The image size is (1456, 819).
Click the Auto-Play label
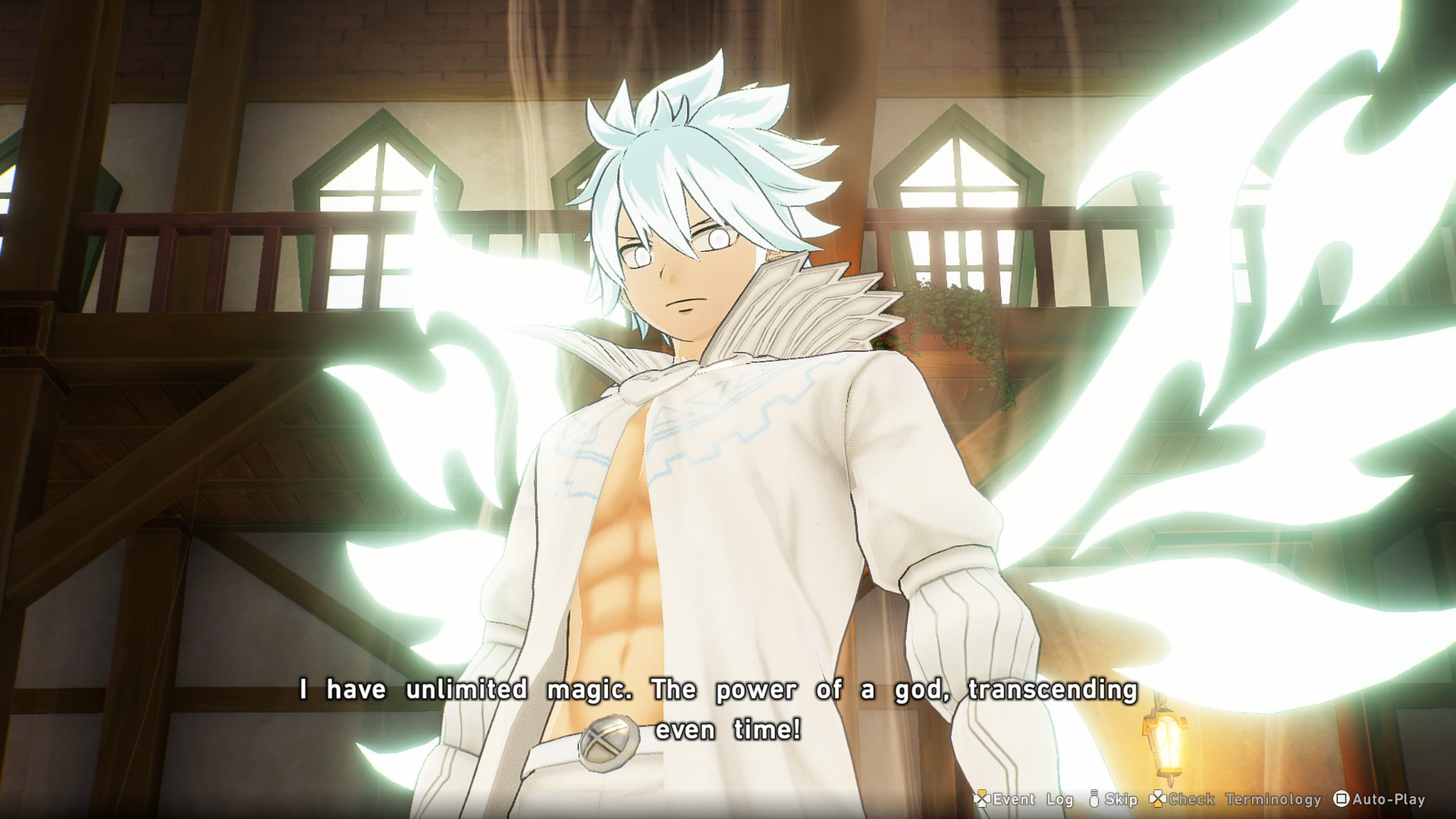[x=1388, y=799]
